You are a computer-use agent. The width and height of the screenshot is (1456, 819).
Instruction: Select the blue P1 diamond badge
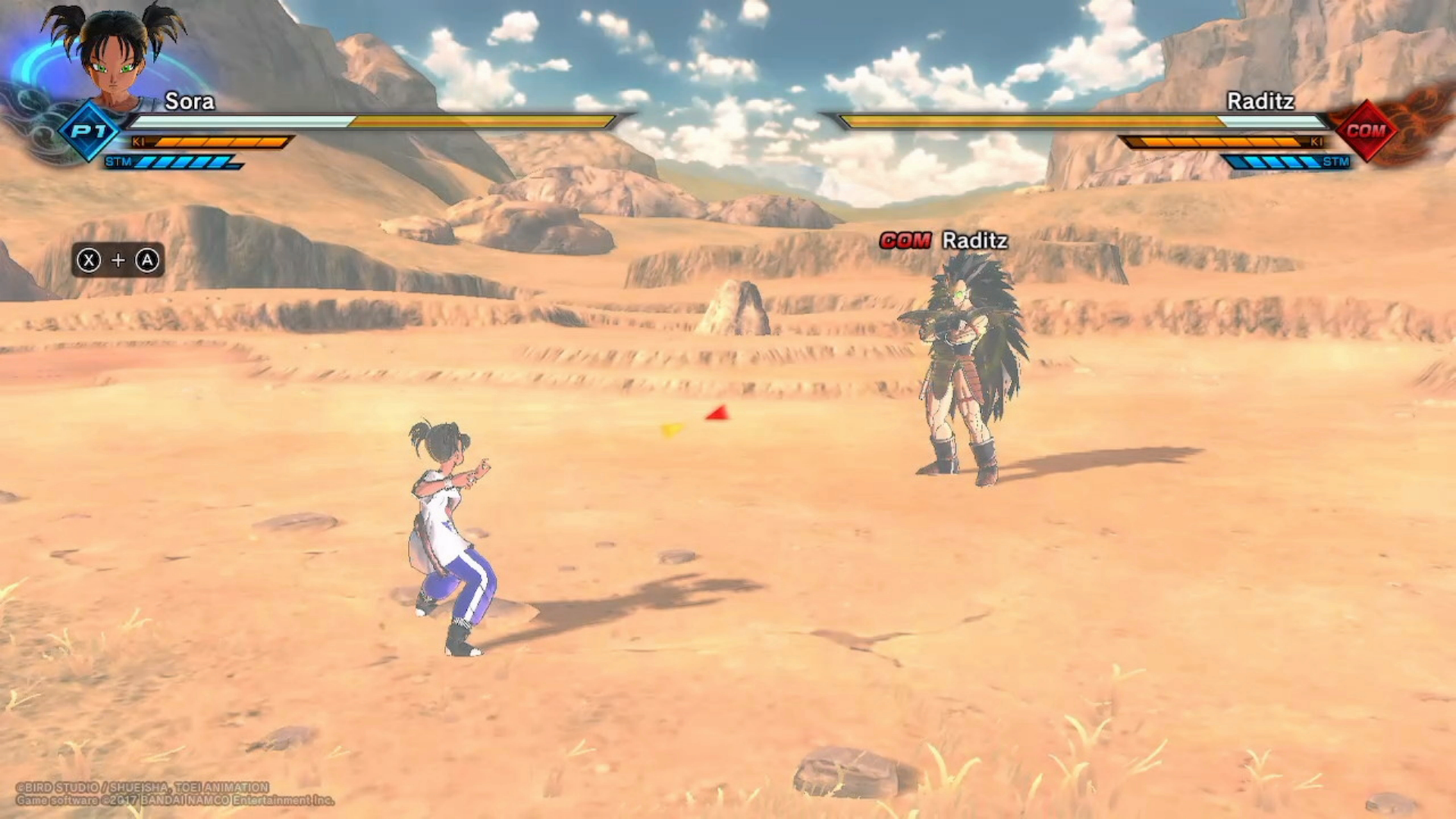pyautogui.click(x=89, y=130)
